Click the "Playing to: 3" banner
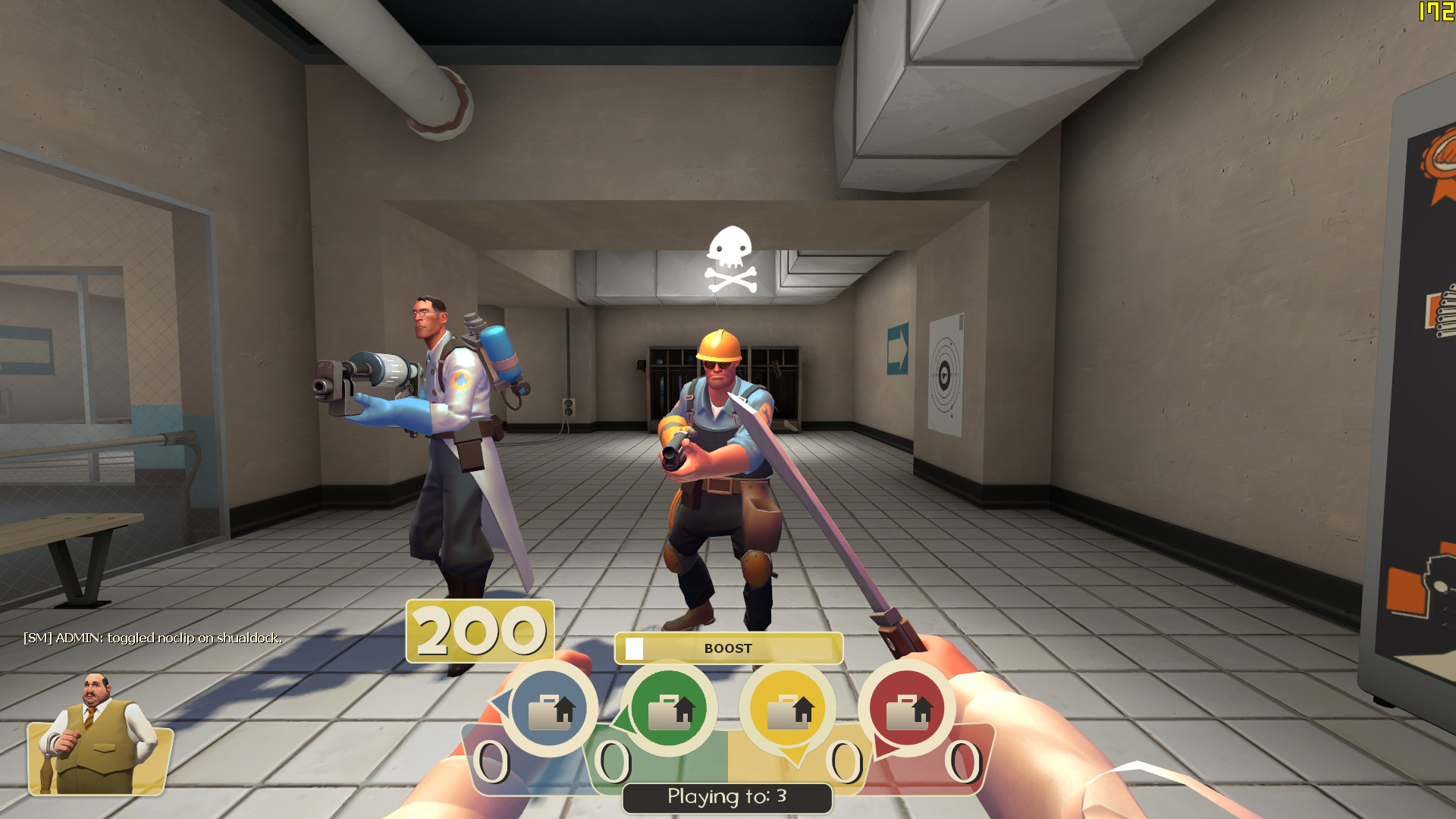The height and width of the screenshot is (819, 1456). click(x=726, y=796)
